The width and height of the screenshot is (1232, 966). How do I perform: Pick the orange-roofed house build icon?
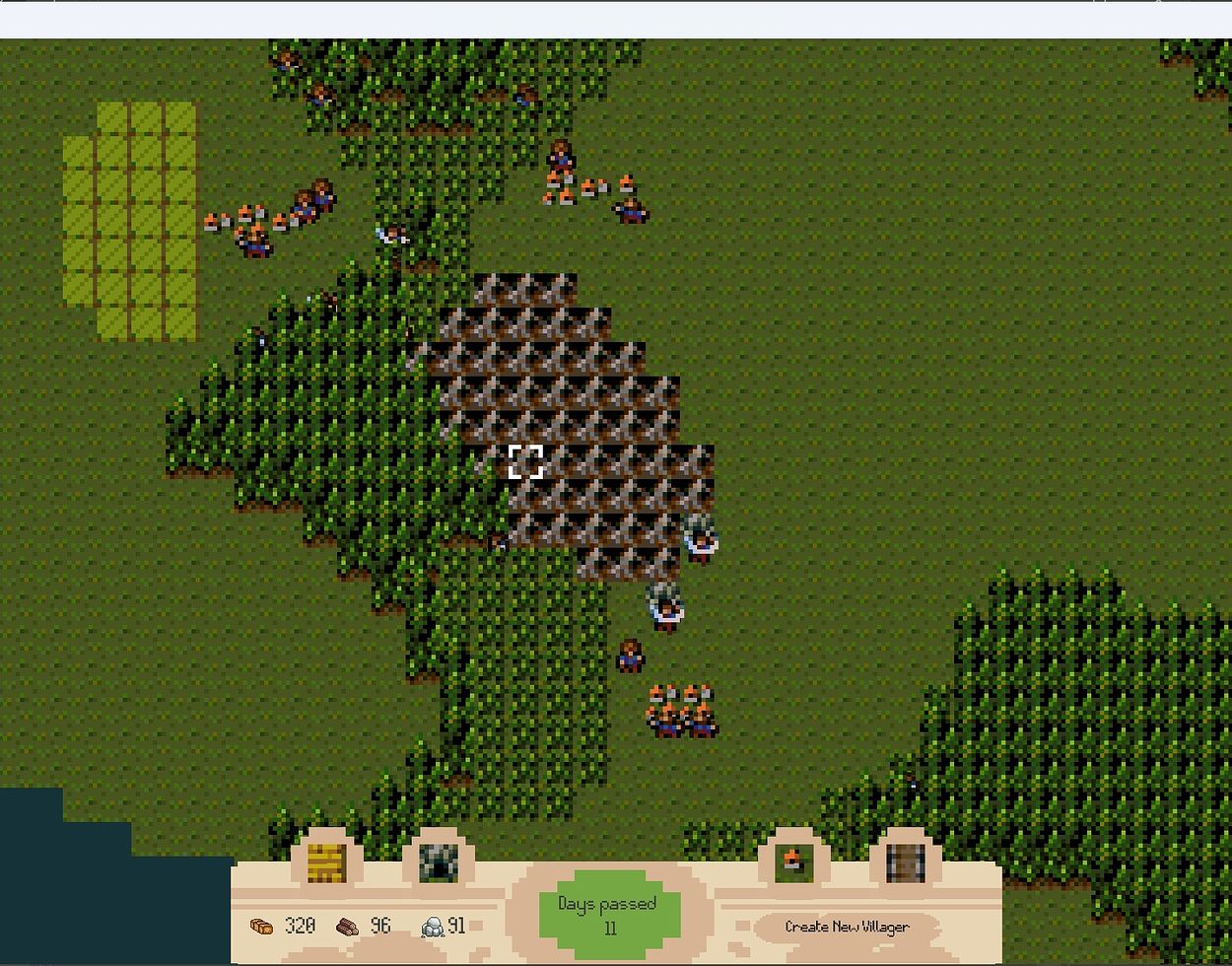[793, 862]
